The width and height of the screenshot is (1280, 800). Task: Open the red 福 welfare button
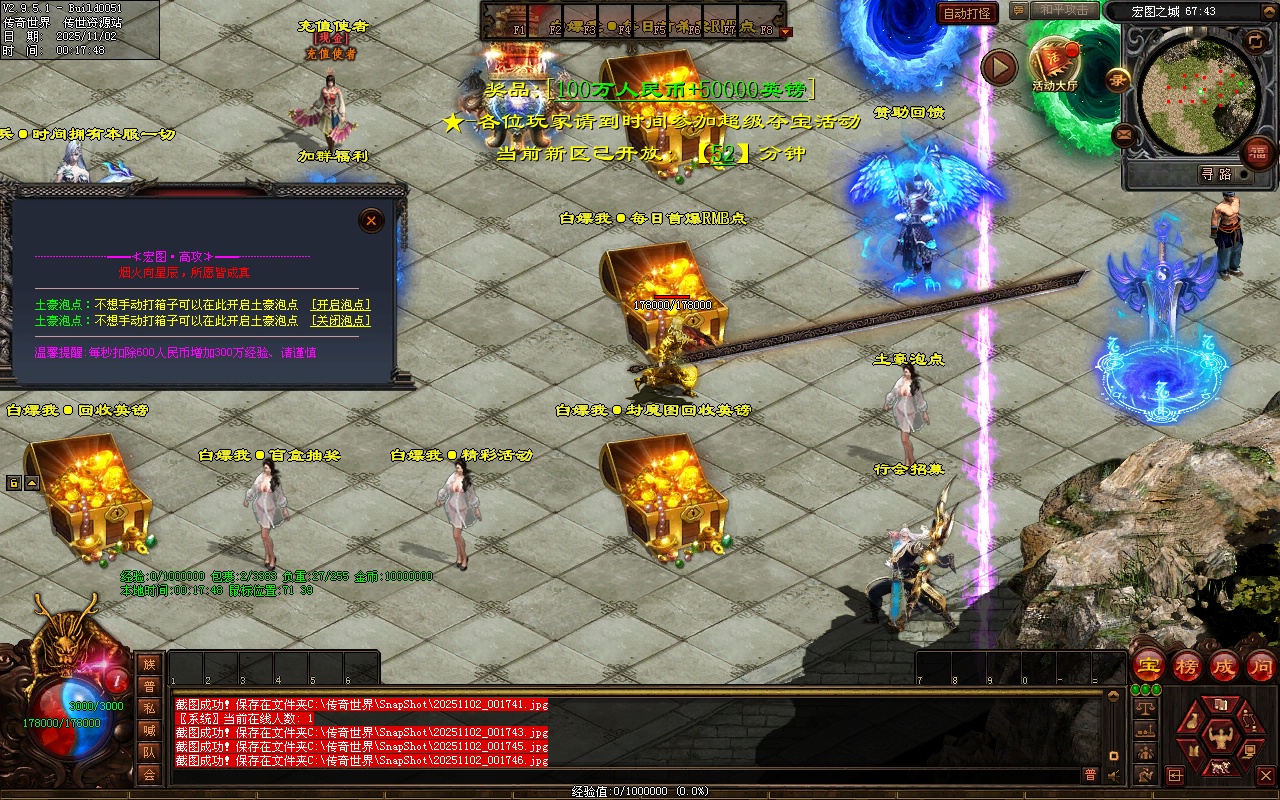point(1258,152)
